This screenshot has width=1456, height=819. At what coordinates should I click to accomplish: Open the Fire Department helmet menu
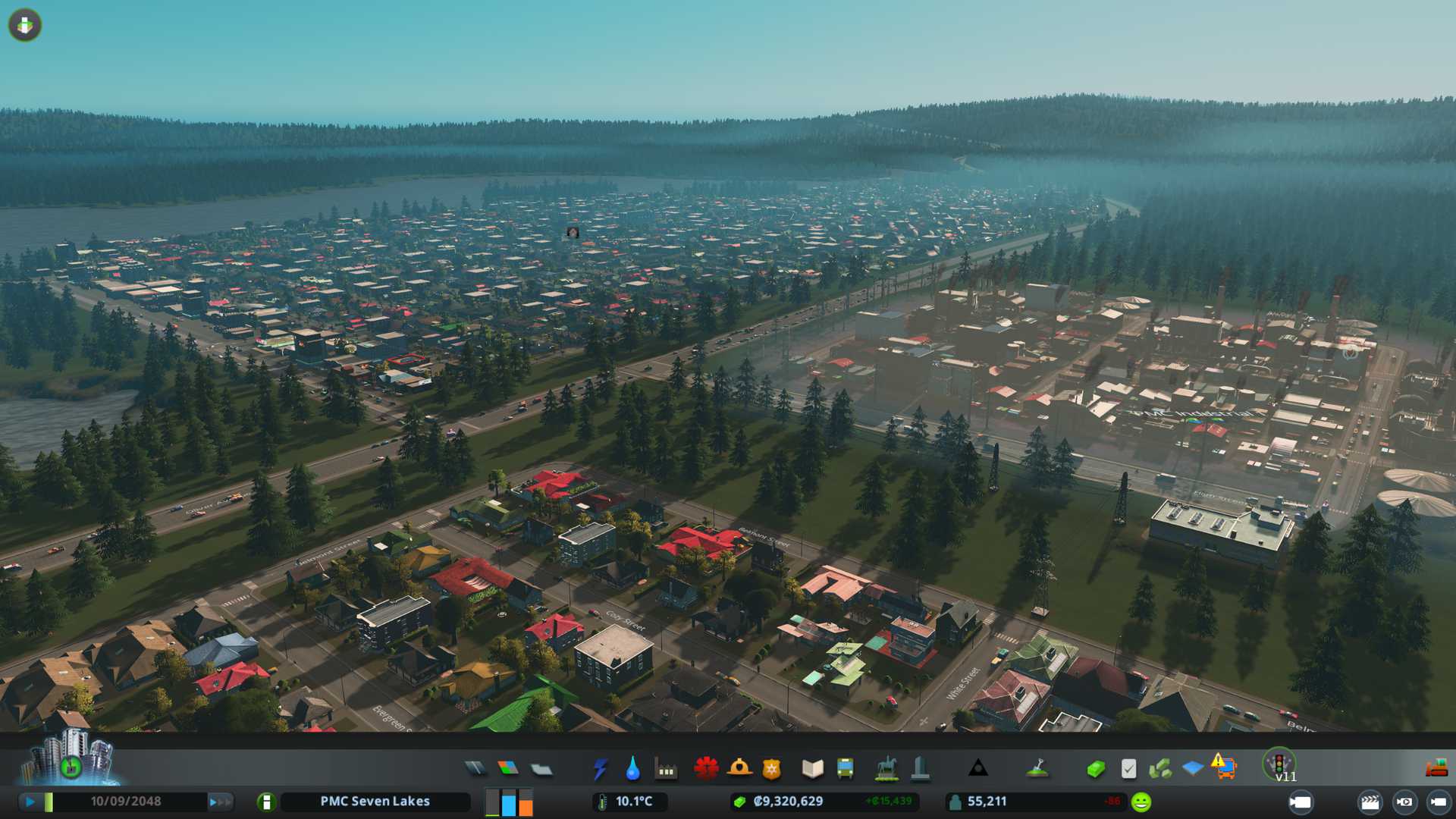739,769
